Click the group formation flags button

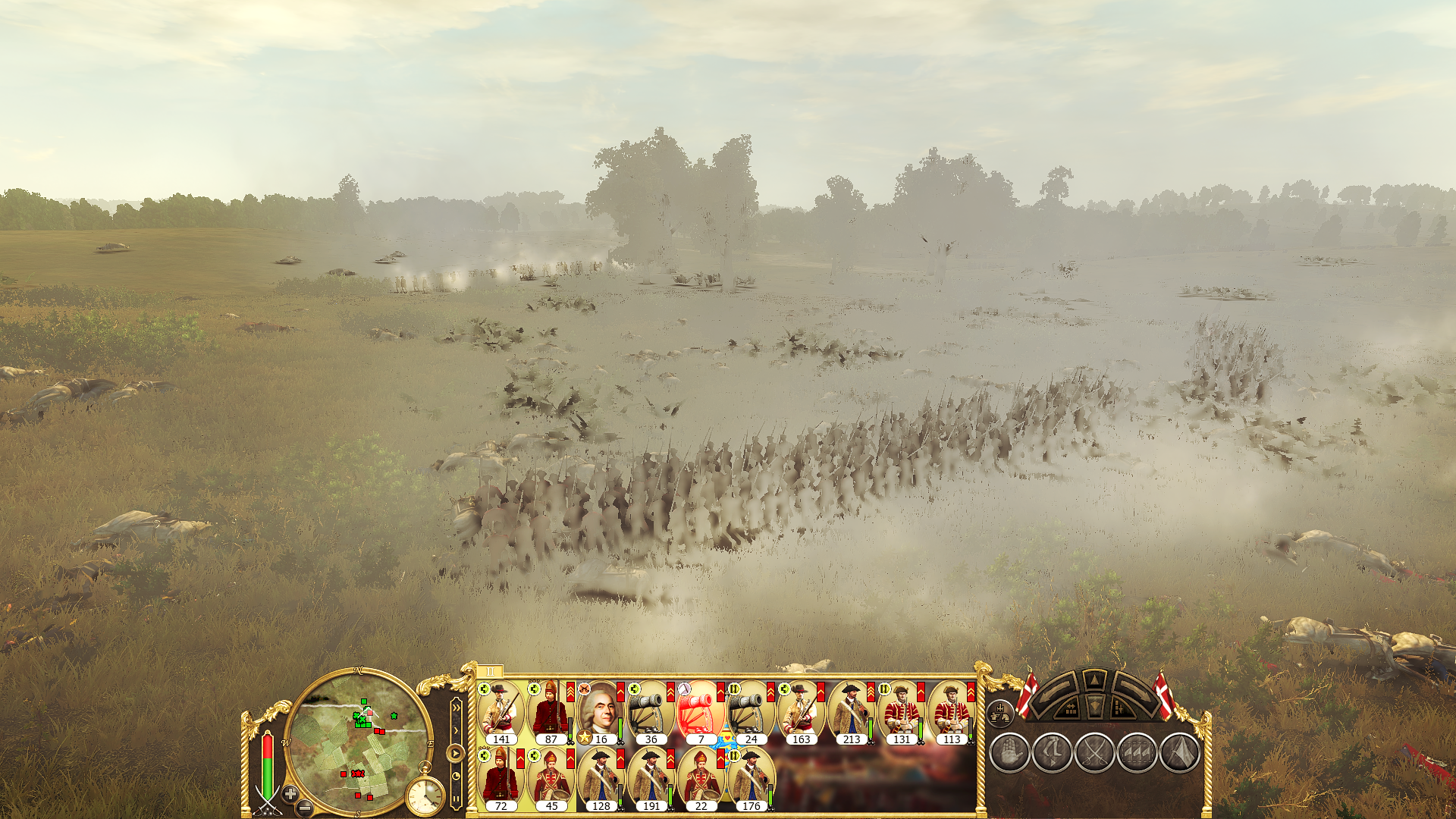pyautogui.click(x=1137, y=753)
